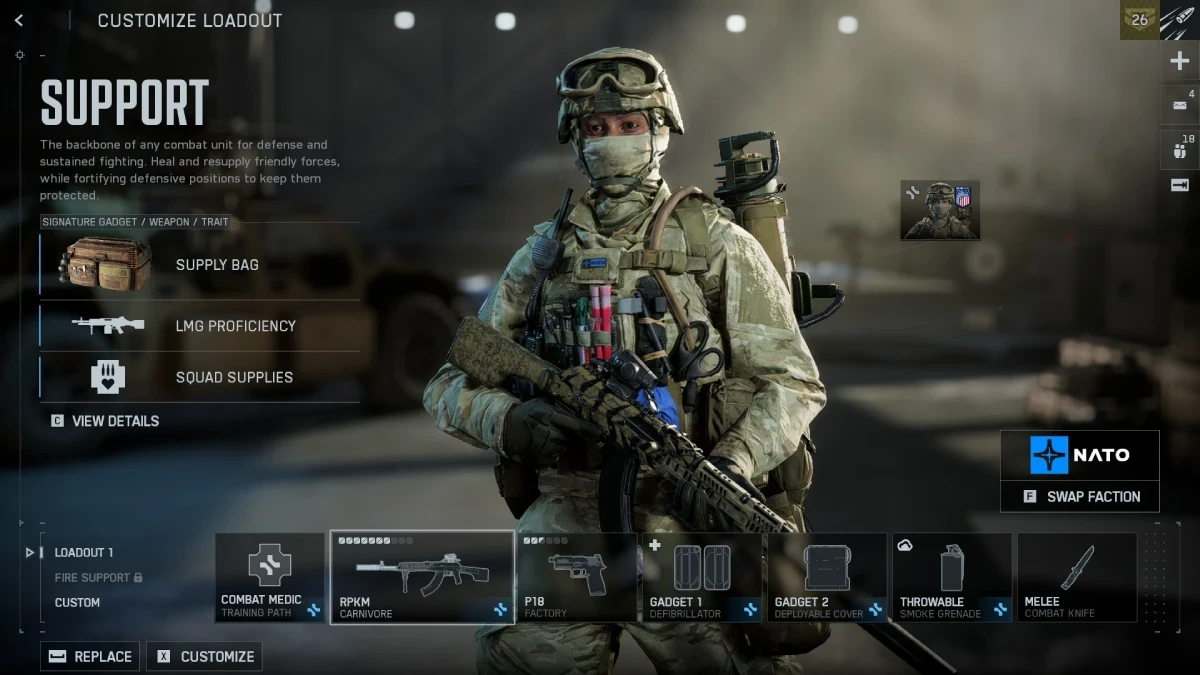Open the Gadget 2 Deployable Cover slot
The height and width of the screenshot is (675, 1200).
(828, 578)
